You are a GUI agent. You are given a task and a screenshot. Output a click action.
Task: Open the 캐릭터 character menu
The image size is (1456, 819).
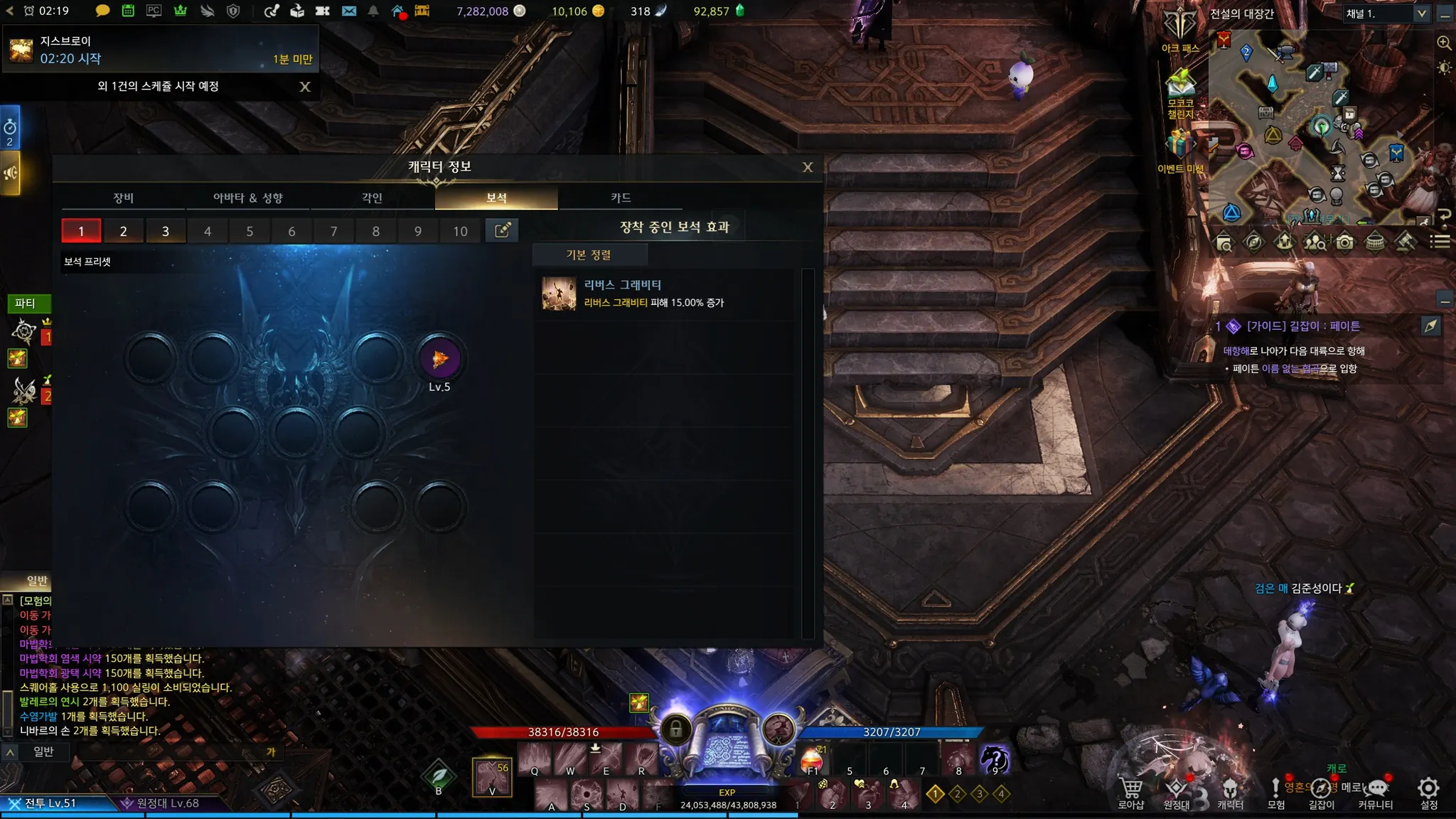click(x=1230, y=793)
